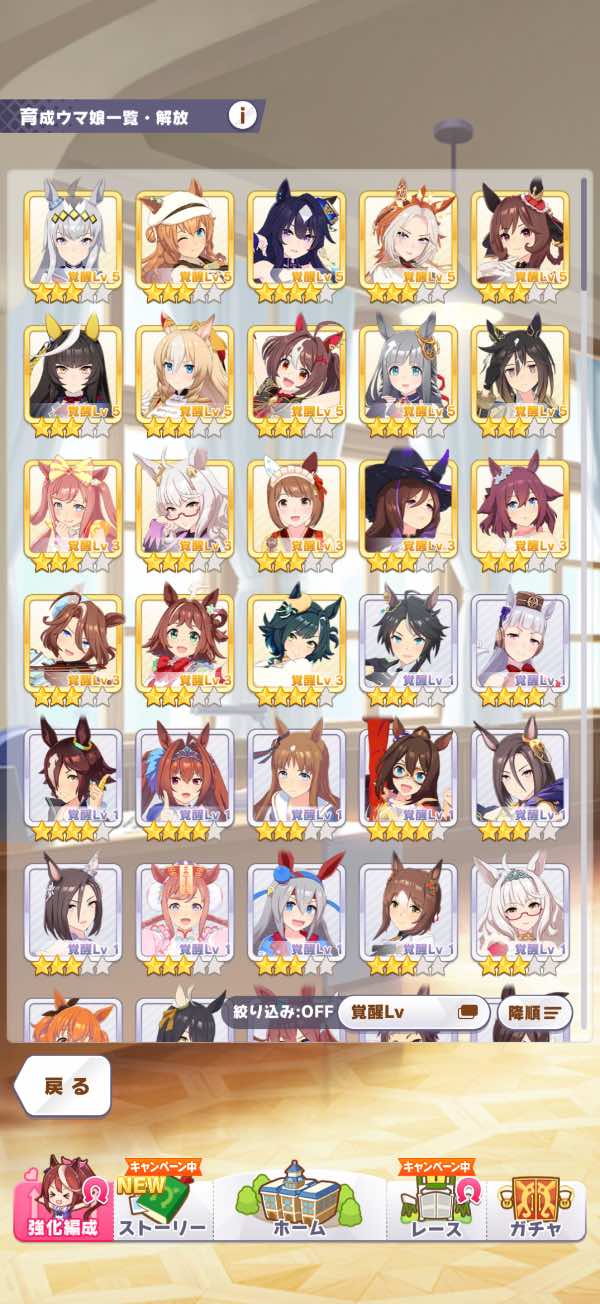Go back with the 戻る button
600x1304 pixels.
pos(64,1086)
